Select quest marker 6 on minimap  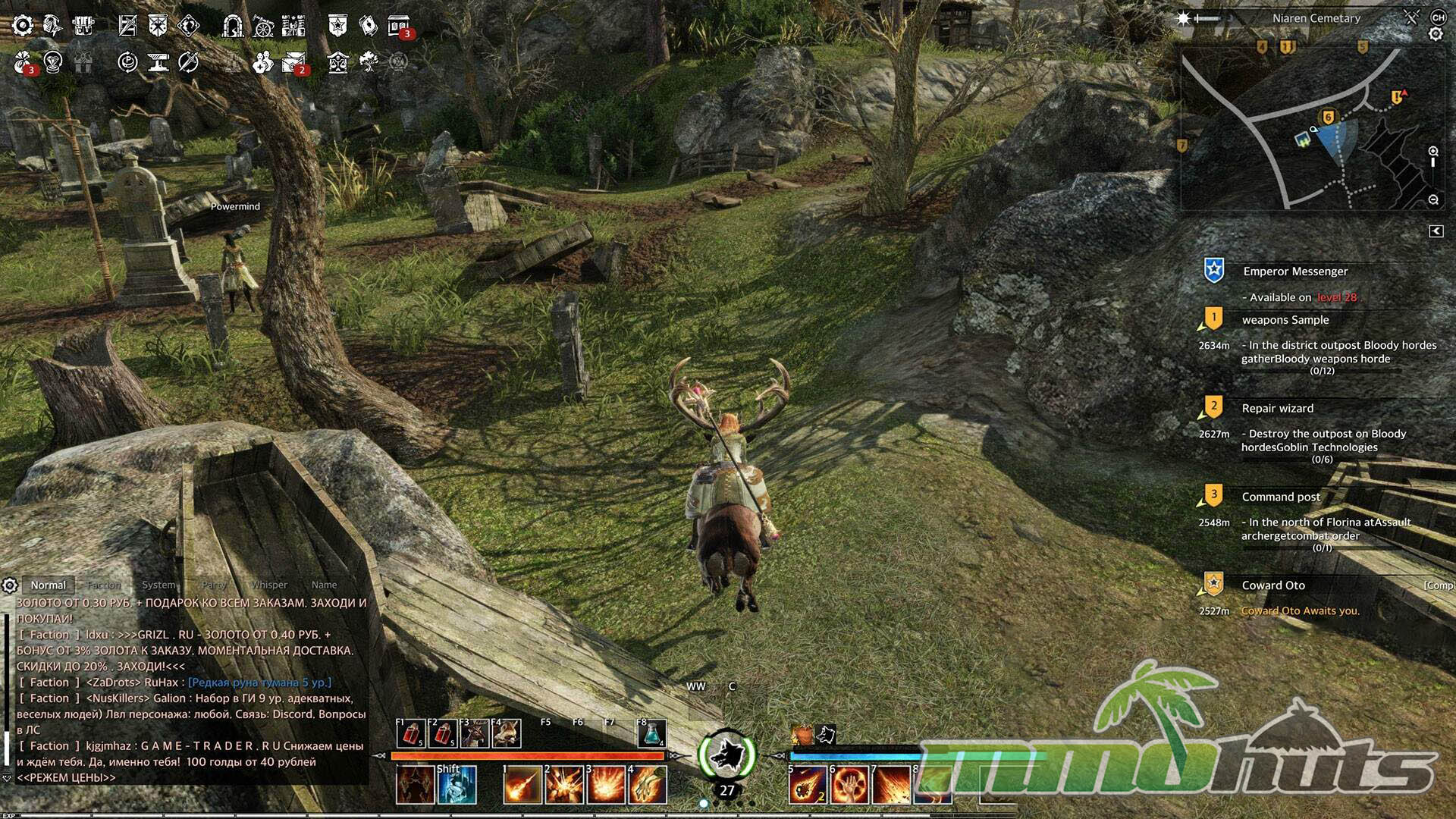tap(1328, 118)
